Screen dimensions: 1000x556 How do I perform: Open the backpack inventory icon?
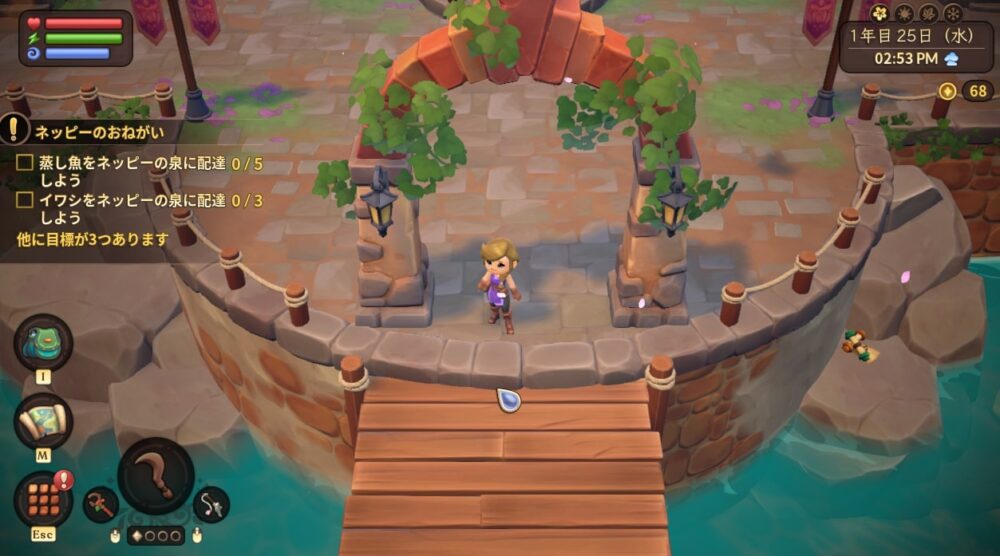tap(42, 343)
